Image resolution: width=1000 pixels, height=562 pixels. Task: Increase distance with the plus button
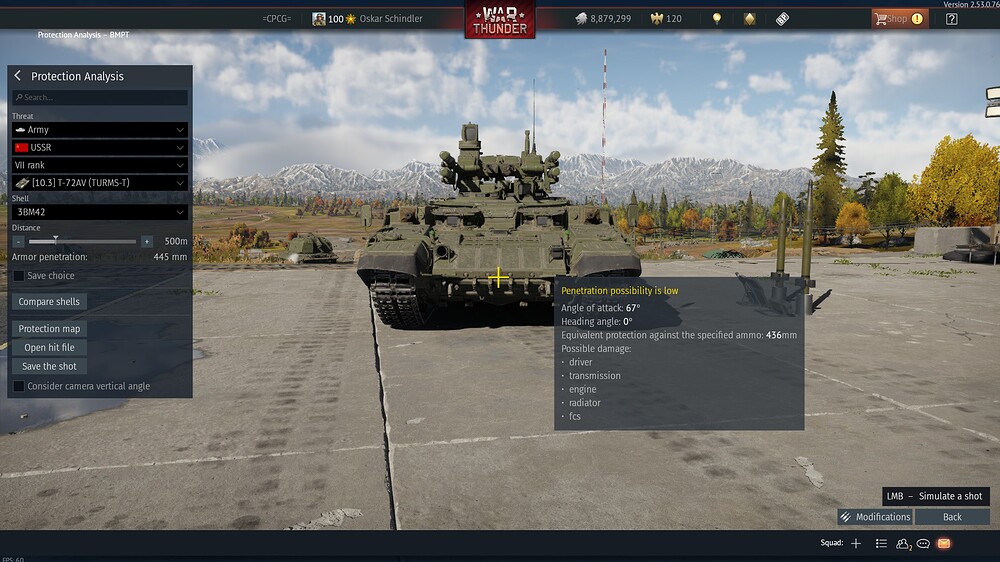(147, 242)
